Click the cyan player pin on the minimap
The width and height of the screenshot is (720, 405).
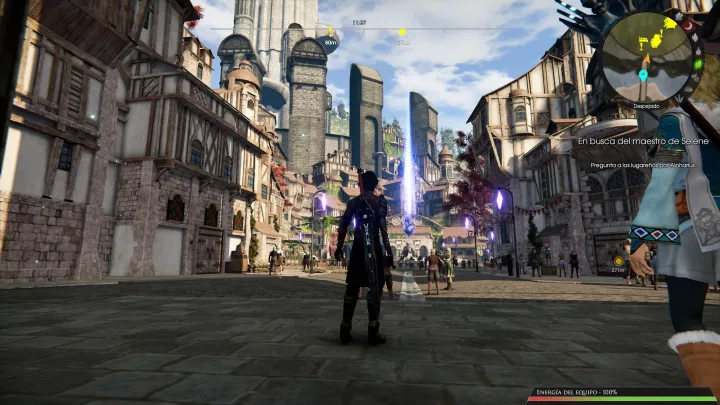tap(643, 75)
